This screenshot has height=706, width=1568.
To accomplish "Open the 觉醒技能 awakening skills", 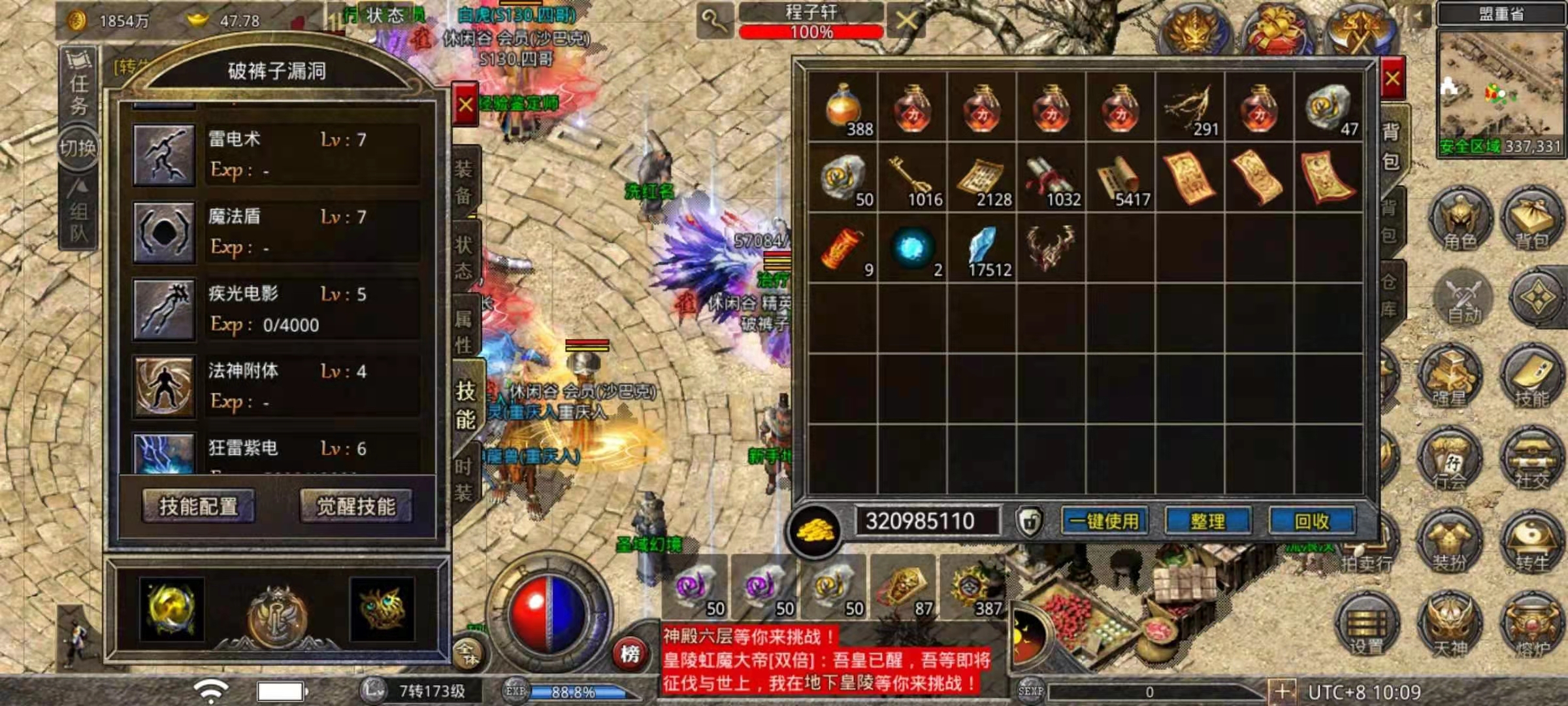I will [x=356, y=506].
